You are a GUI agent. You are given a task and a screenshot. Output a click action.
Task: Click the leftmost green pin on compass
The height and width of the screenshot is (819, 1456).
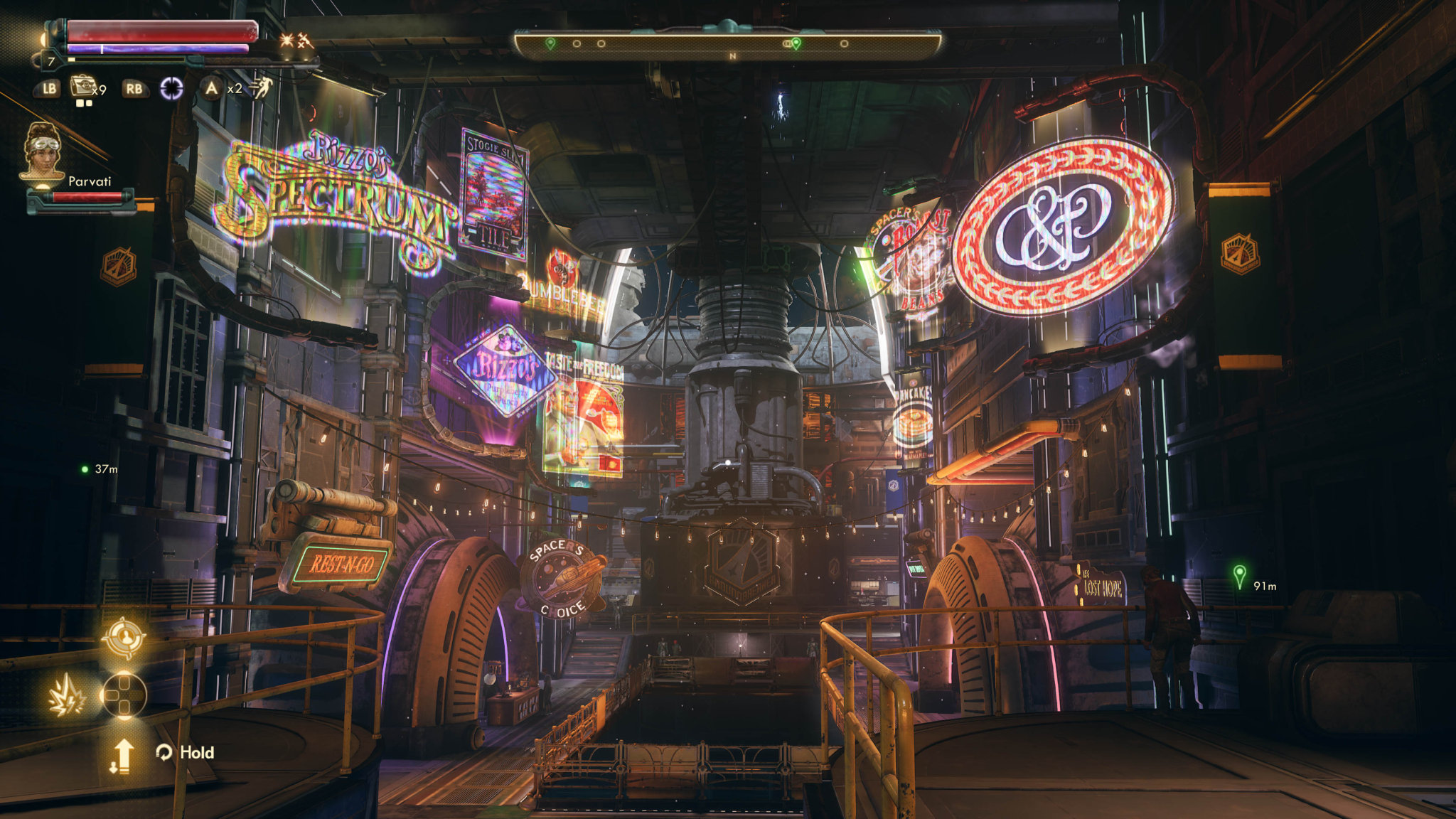[550, 44]
